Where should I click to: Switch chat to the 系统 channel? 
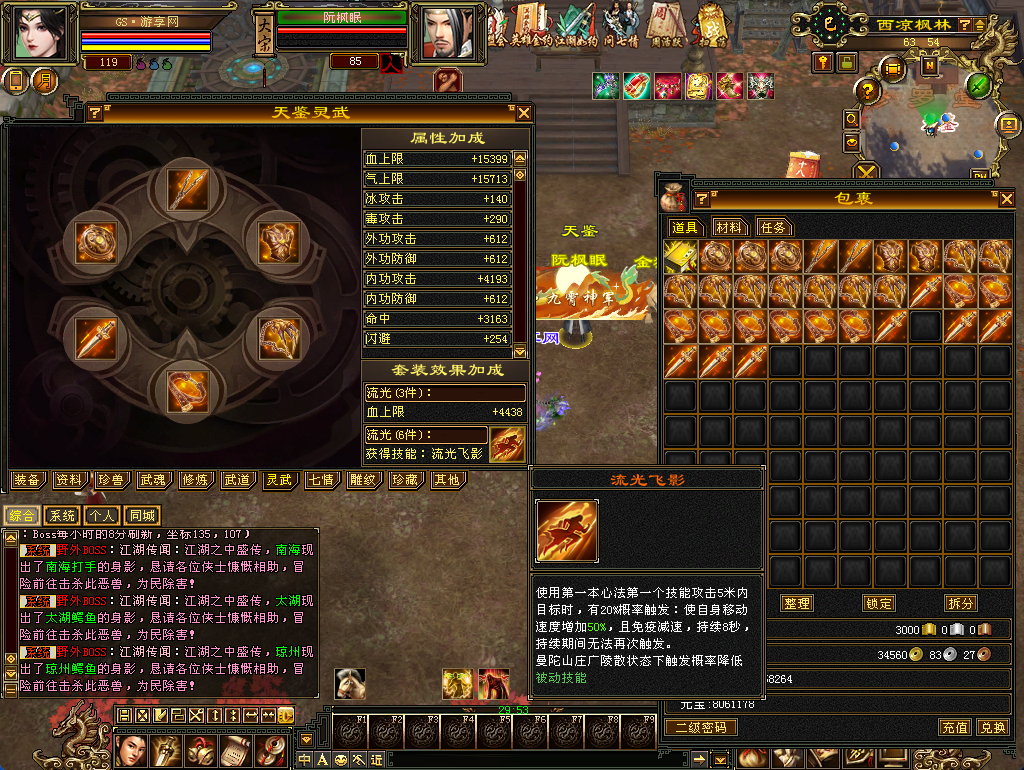coord(62,516)
